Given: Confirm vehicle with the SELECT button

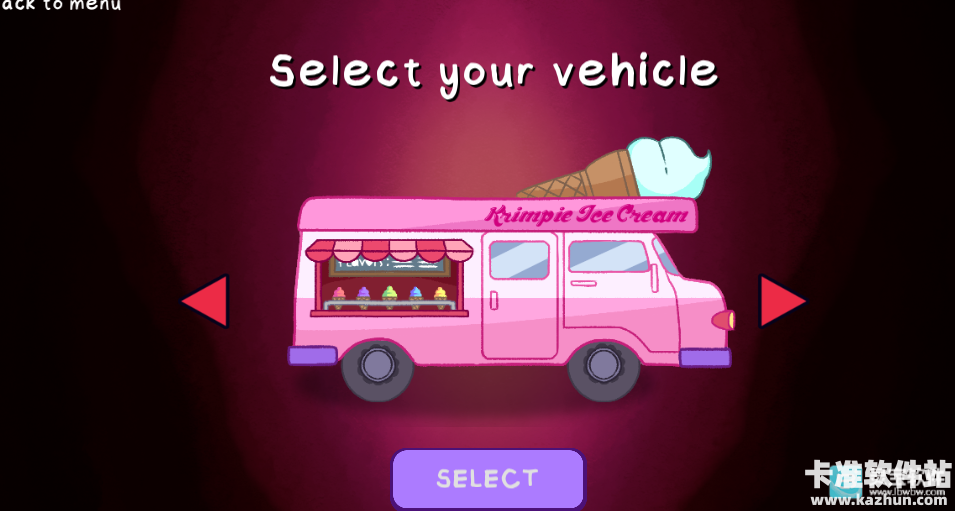Looking at the screenshot, I should 487,478.
